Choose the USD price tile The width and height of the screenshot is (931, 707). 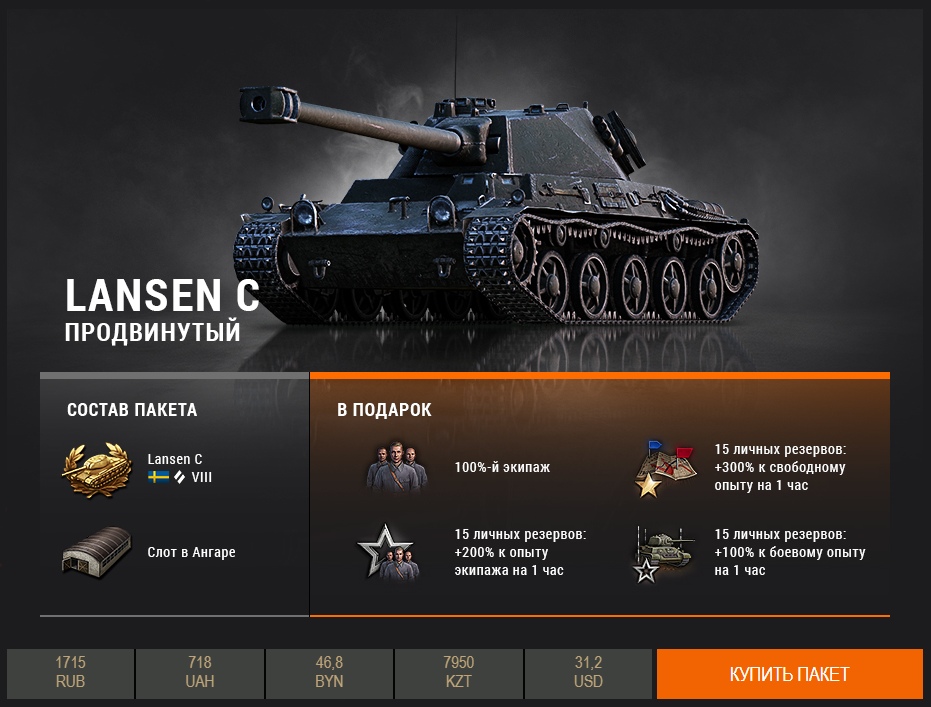[588, 673]
